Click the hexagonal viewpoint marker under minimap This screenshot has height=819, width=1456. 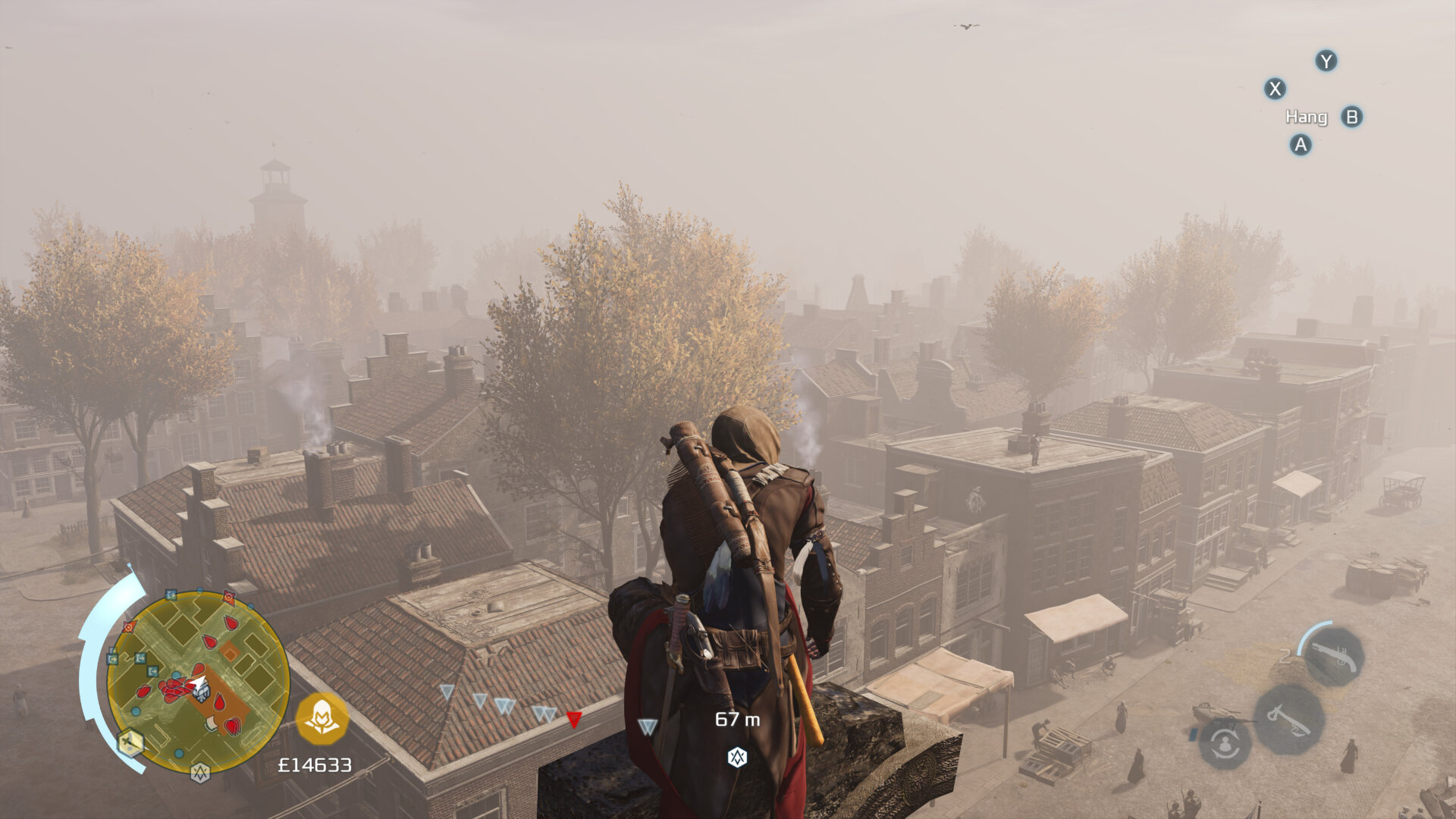[x=200, y=773]
